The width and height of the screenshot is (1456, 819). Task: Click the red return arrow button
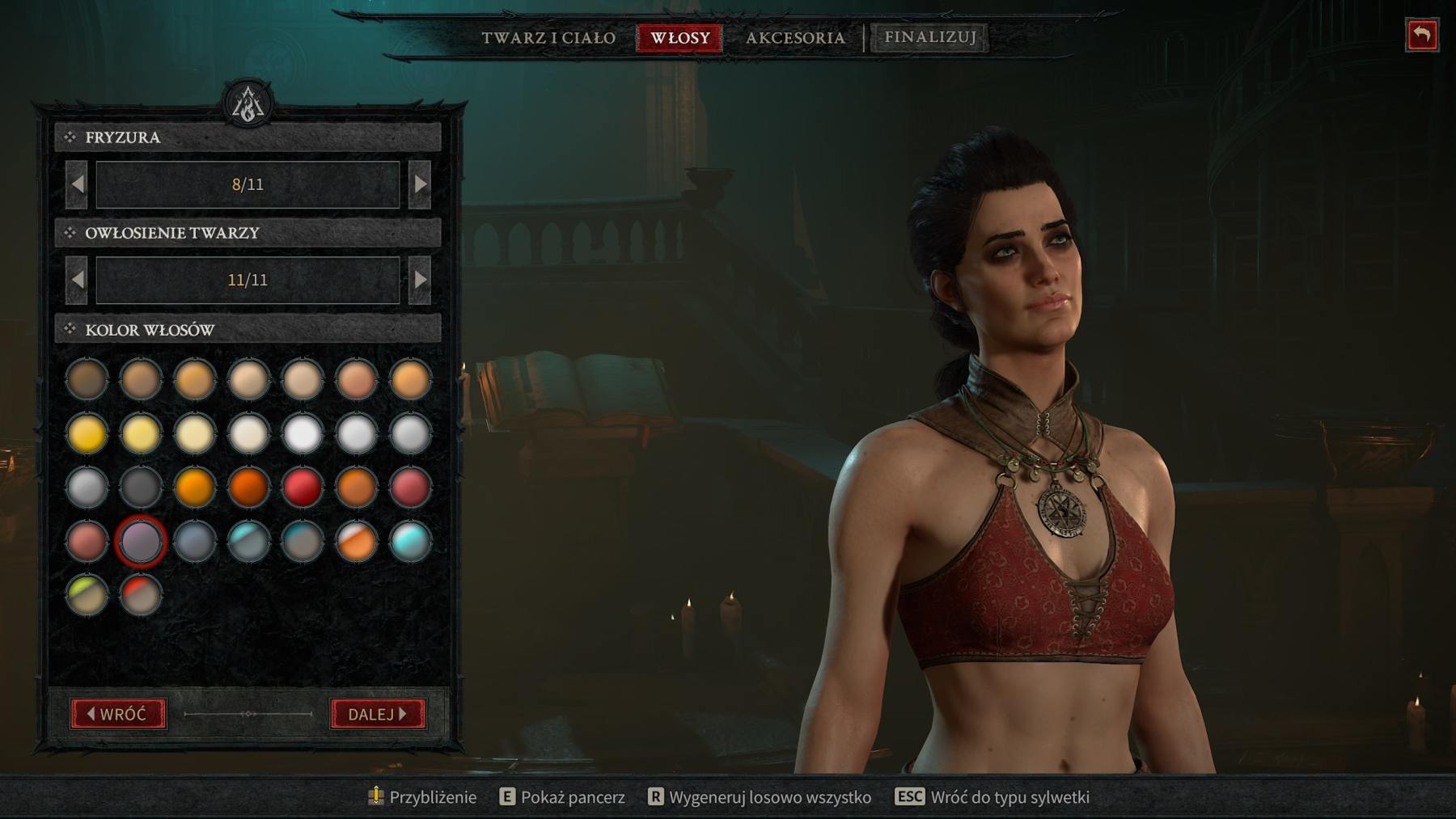(x=1421, y=36)
